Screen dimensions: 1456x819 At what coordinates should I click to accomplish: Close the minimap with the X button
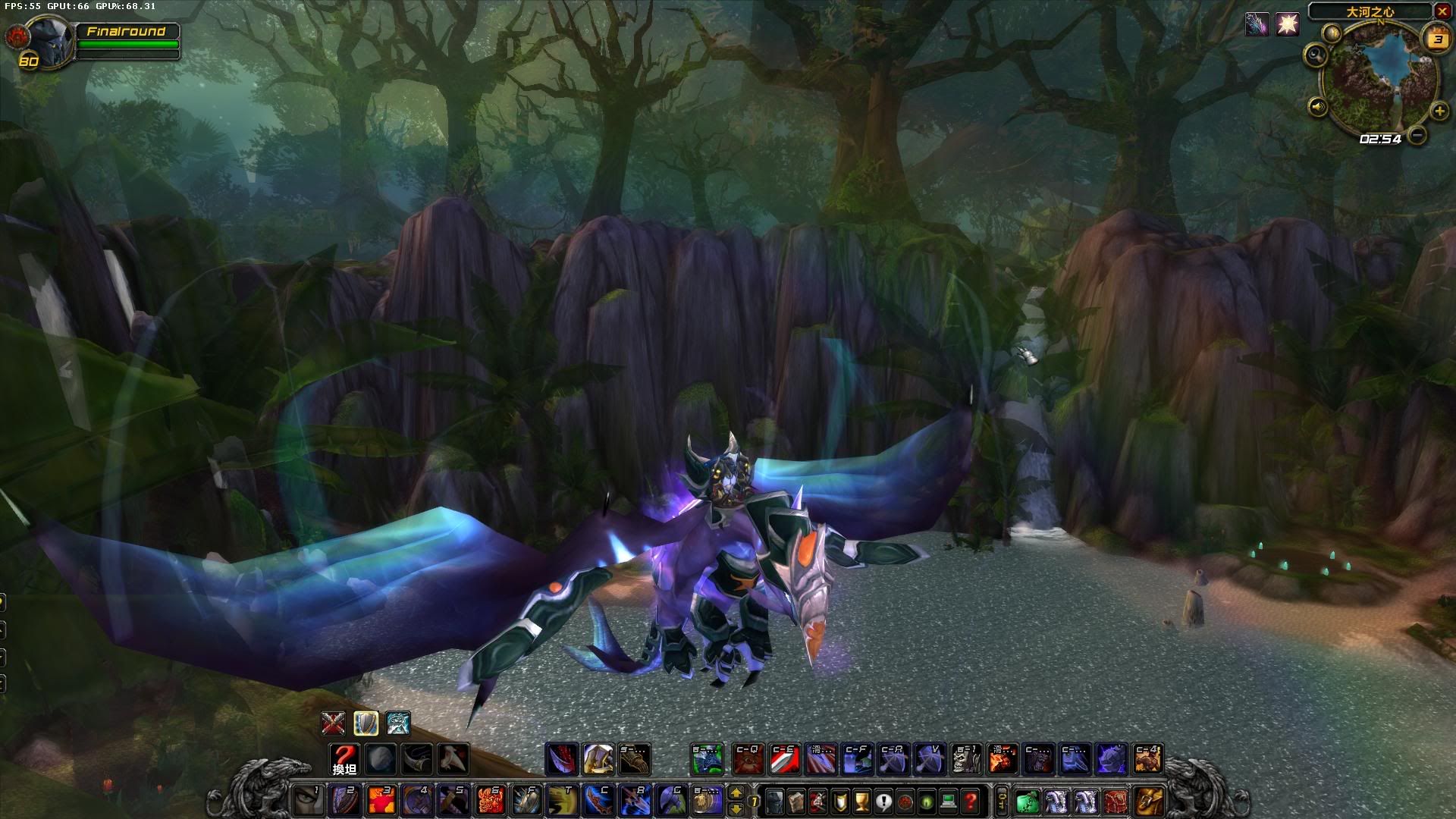pos(1442,11)
